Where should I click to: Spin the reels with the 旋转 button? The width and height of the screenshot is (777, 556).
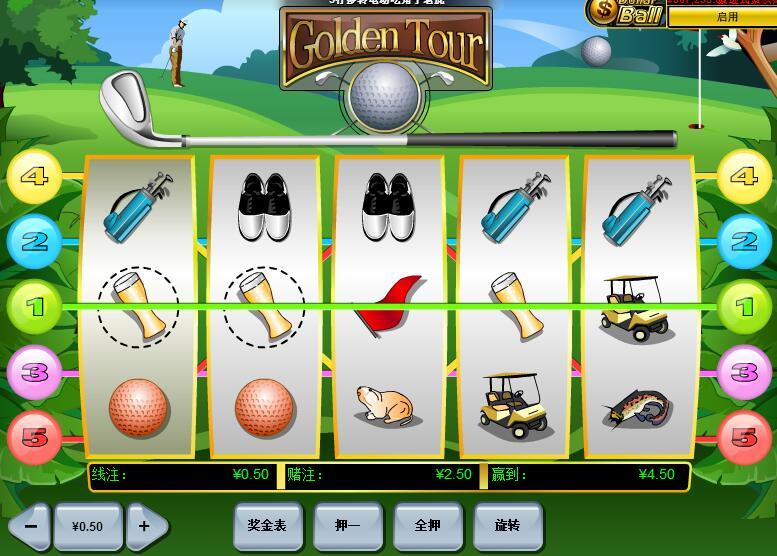coord(507,525)
